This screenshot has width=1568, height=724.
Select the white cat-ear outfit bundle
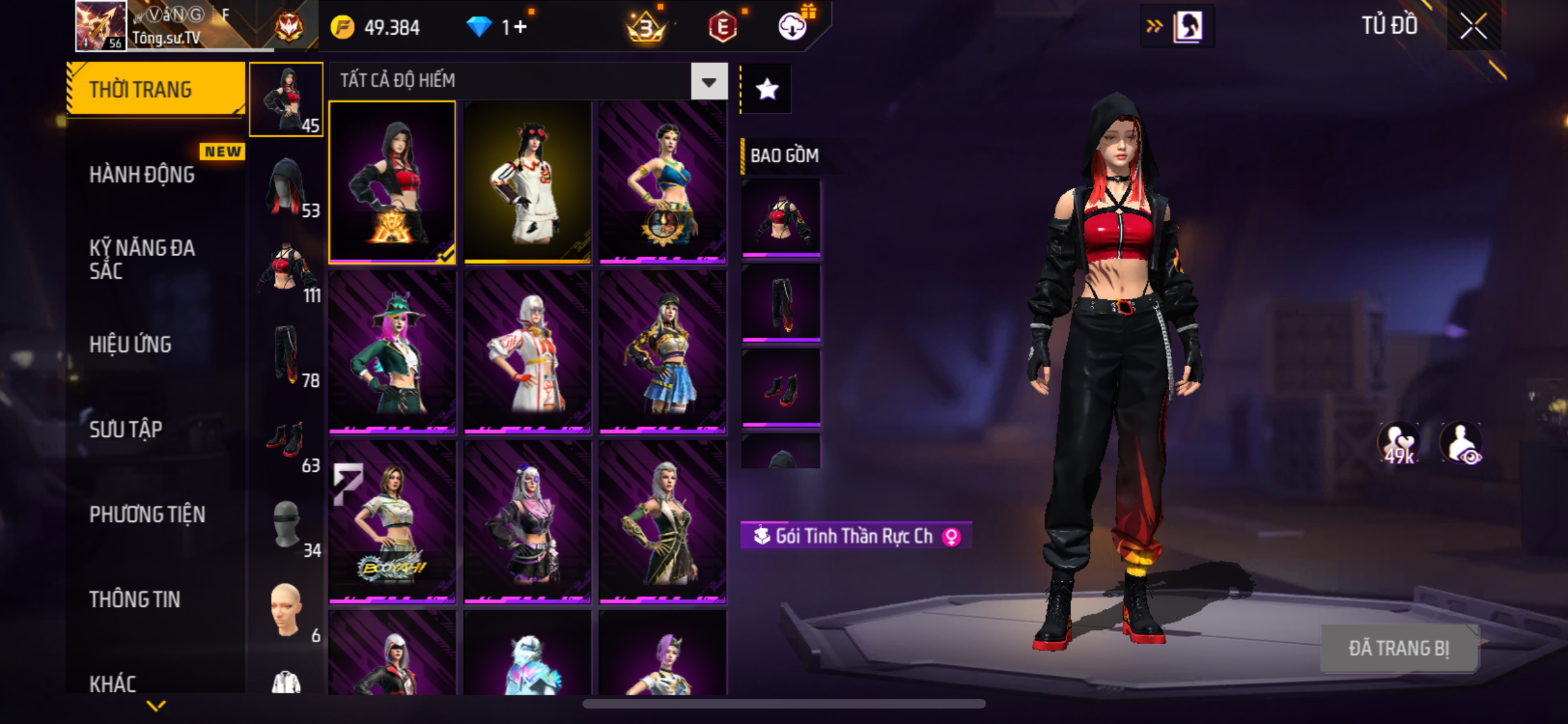click(527, 182)
